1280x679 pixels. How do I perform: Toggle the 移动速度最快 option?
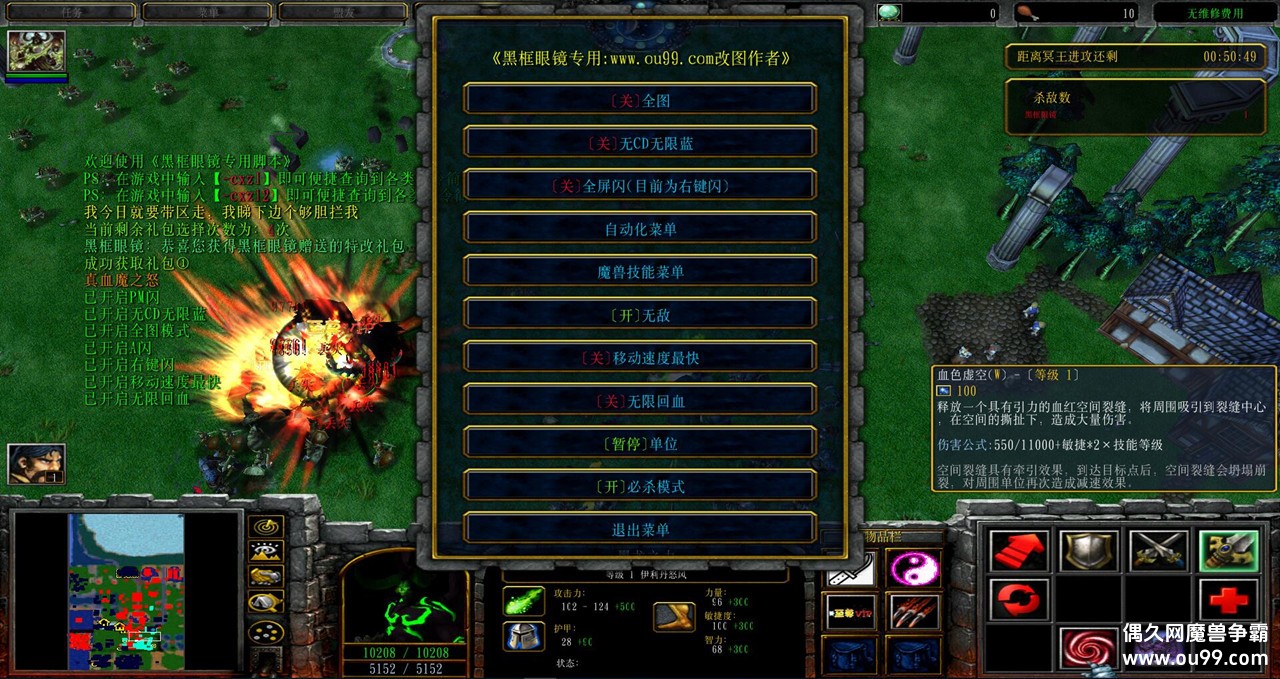(x=640, y=358)
